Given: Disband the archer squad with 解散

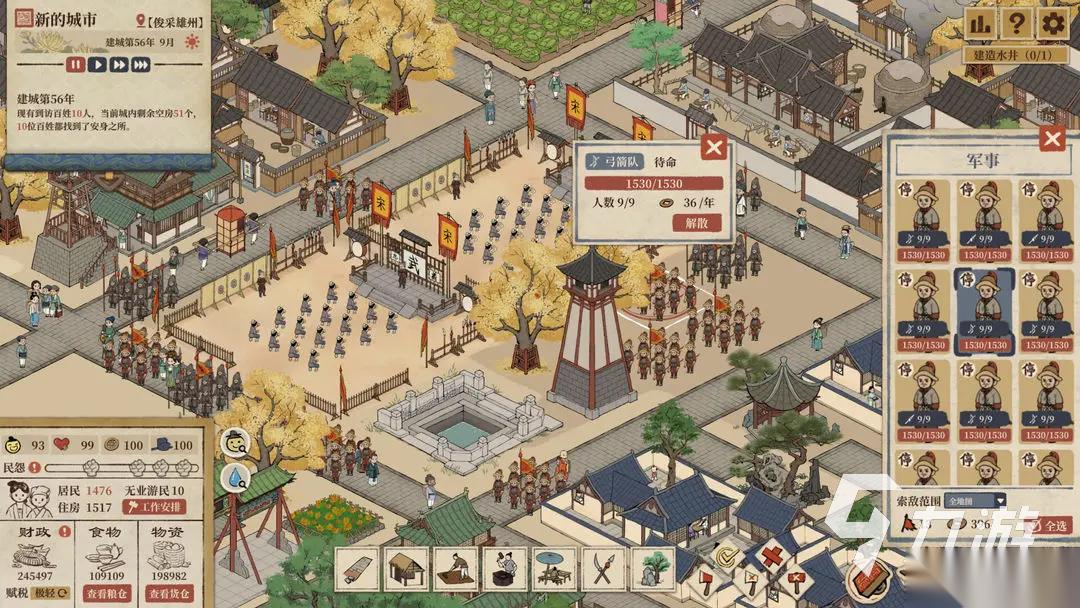Looking at the screenshot, I should tap(696, 223).
